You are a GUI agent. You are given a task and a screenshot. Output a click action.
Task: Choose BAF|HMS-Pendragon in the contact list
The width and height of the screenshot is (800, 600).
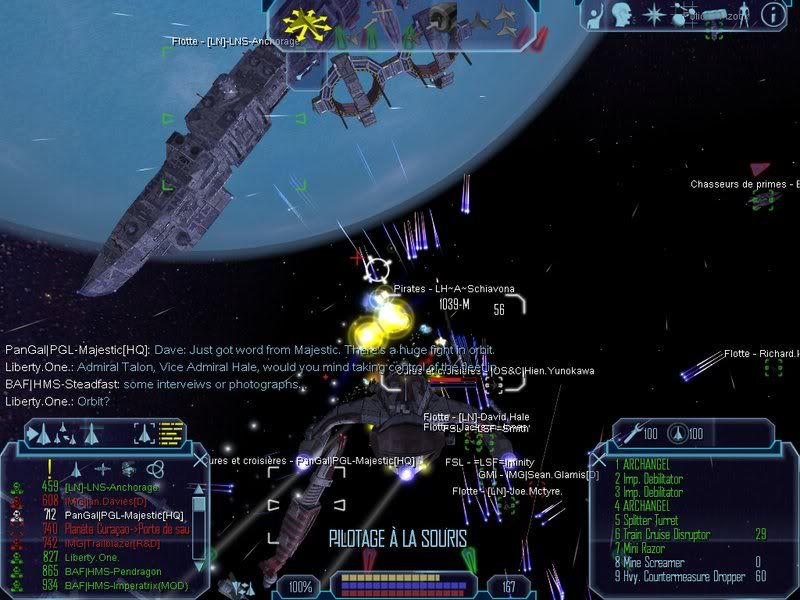click(112, 570)
